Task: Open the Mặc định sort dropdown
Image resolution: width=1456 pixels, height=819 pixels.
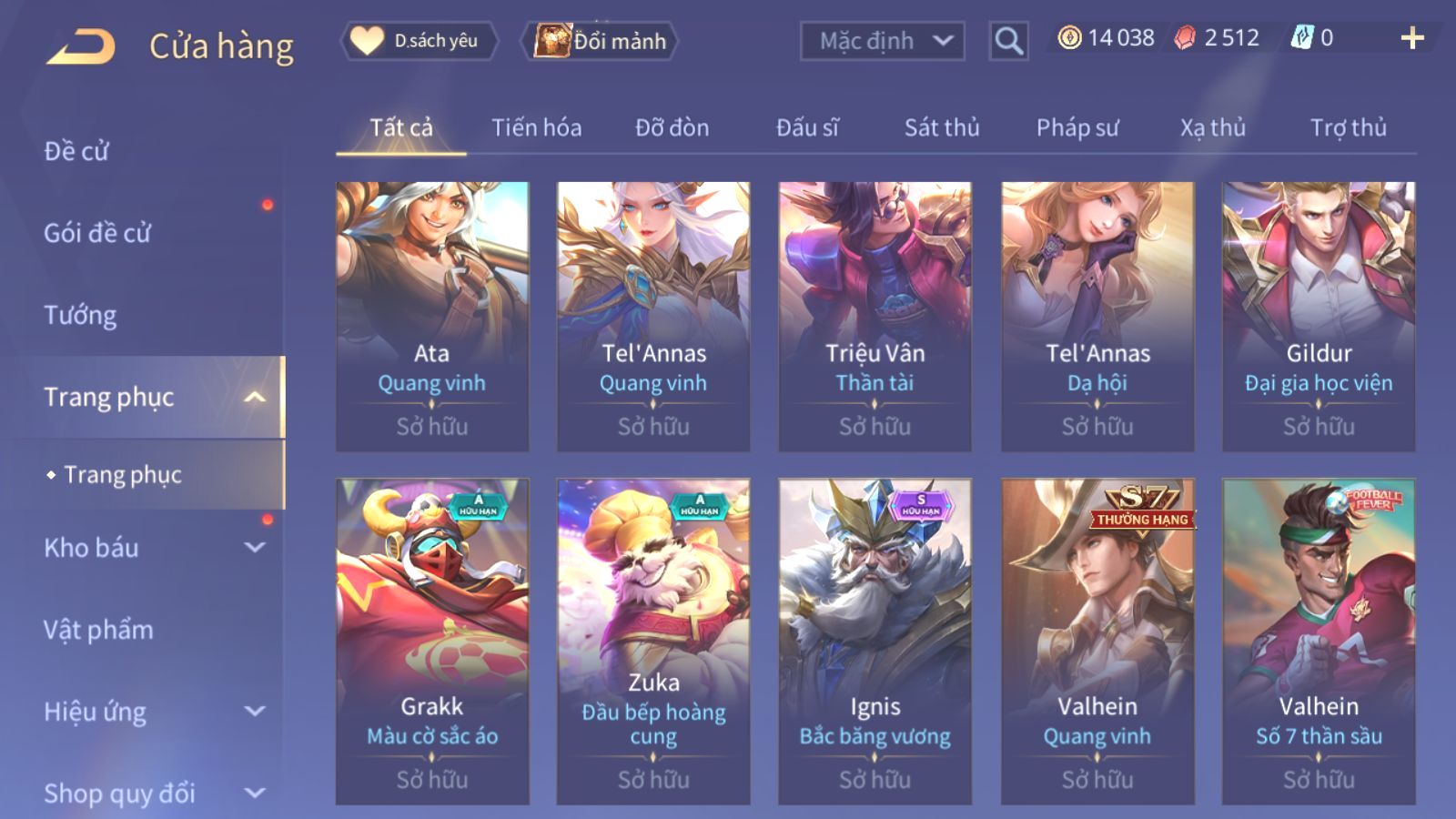Action: pyautogui.click(x=881, y=41)
